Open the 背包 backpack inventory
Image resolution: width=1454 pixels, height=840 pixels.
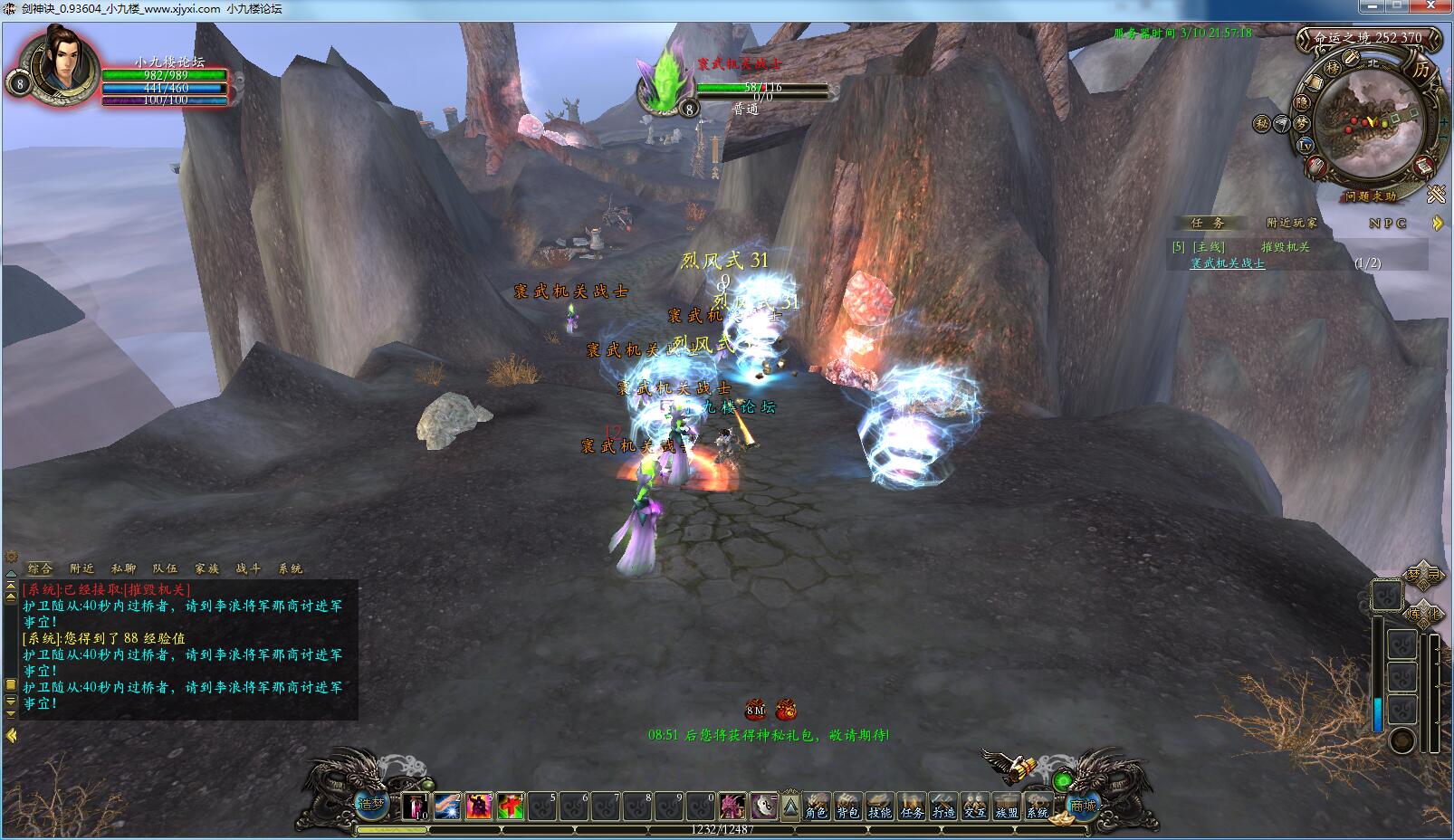click(x=848, y=805)
